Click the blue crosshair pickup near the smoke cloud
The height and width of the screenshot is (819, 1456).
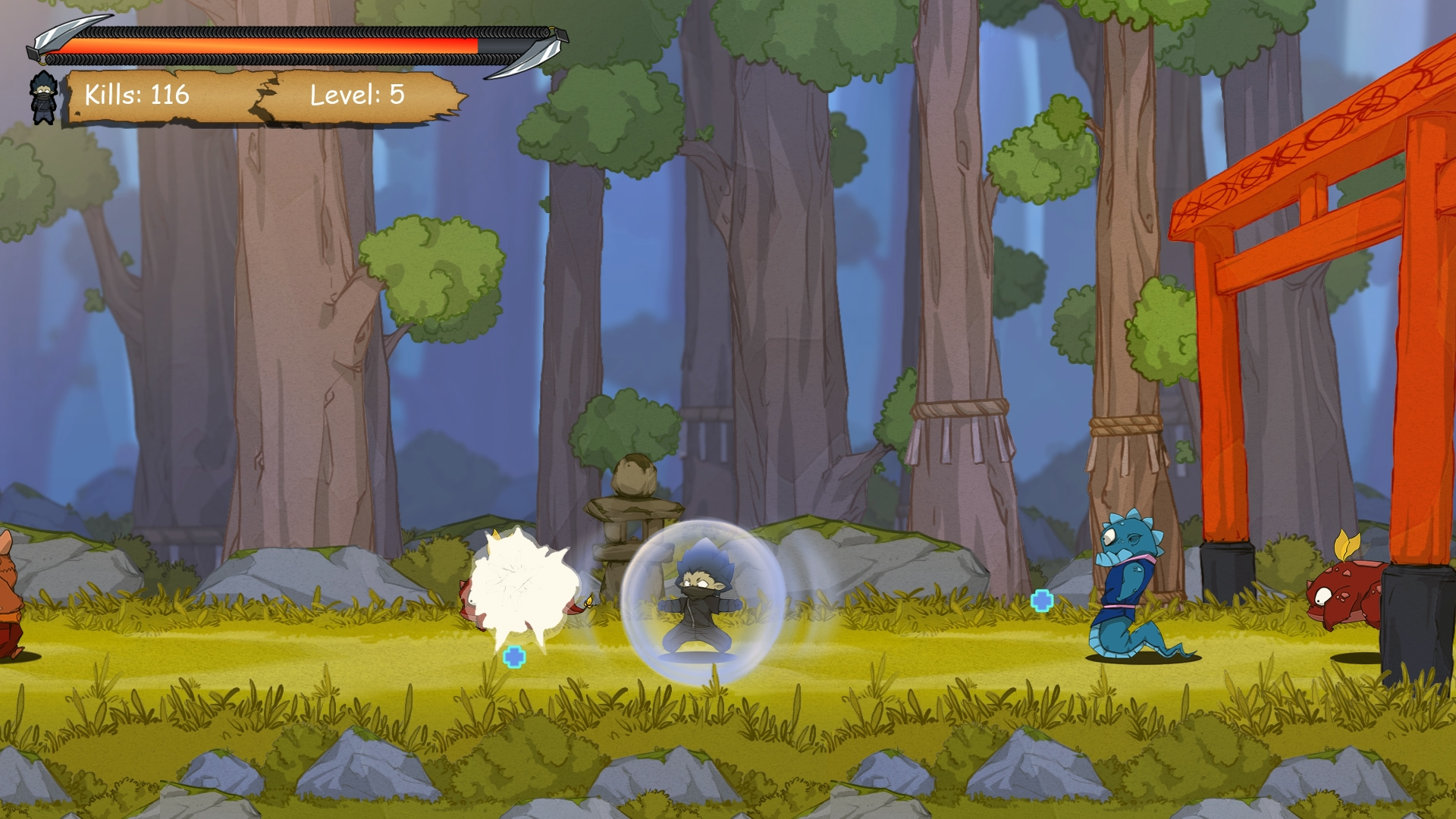pos(514,658)
